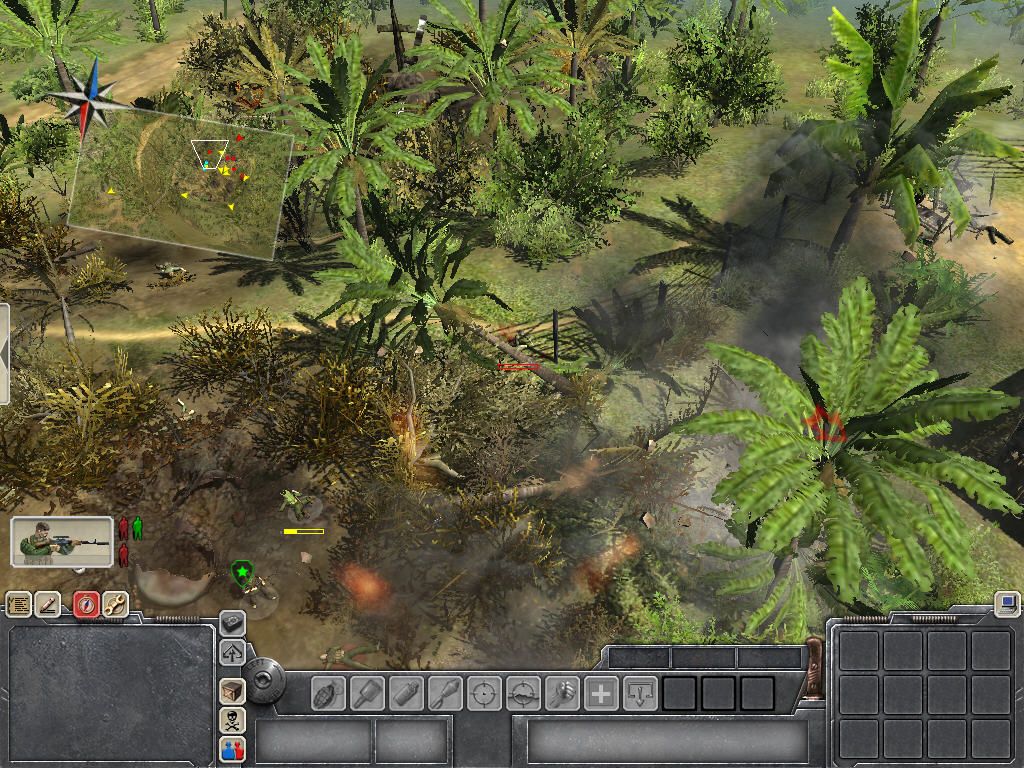This screenshot has width=1024, height=768.
Task: Use the melee fist attack command
Action: [x=562, y=693]
